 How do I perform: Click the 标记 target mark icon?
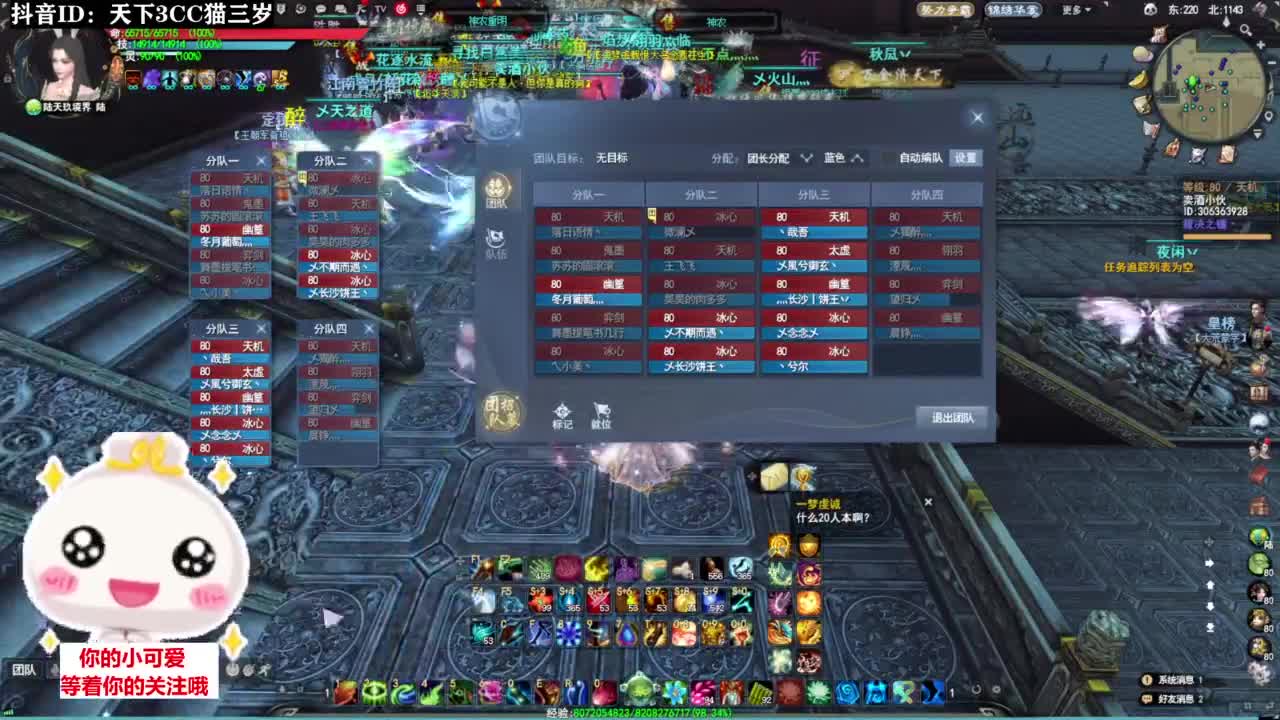(x=560, y=412)
